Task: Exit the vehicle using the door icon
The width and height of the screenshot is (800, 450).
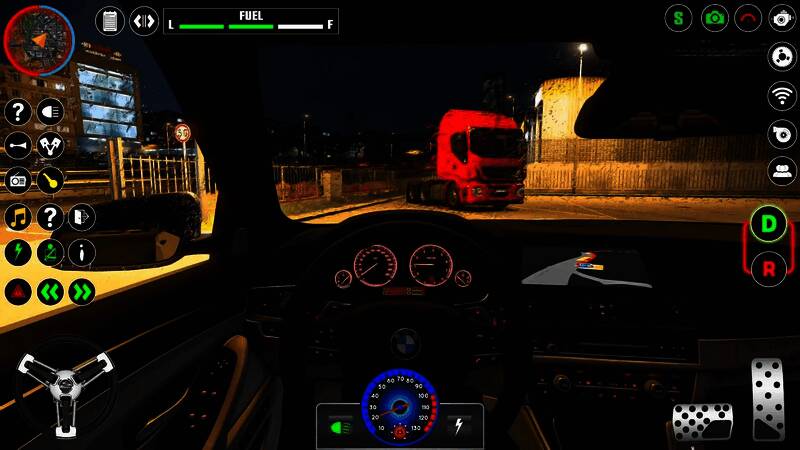Action: point(82,217)
